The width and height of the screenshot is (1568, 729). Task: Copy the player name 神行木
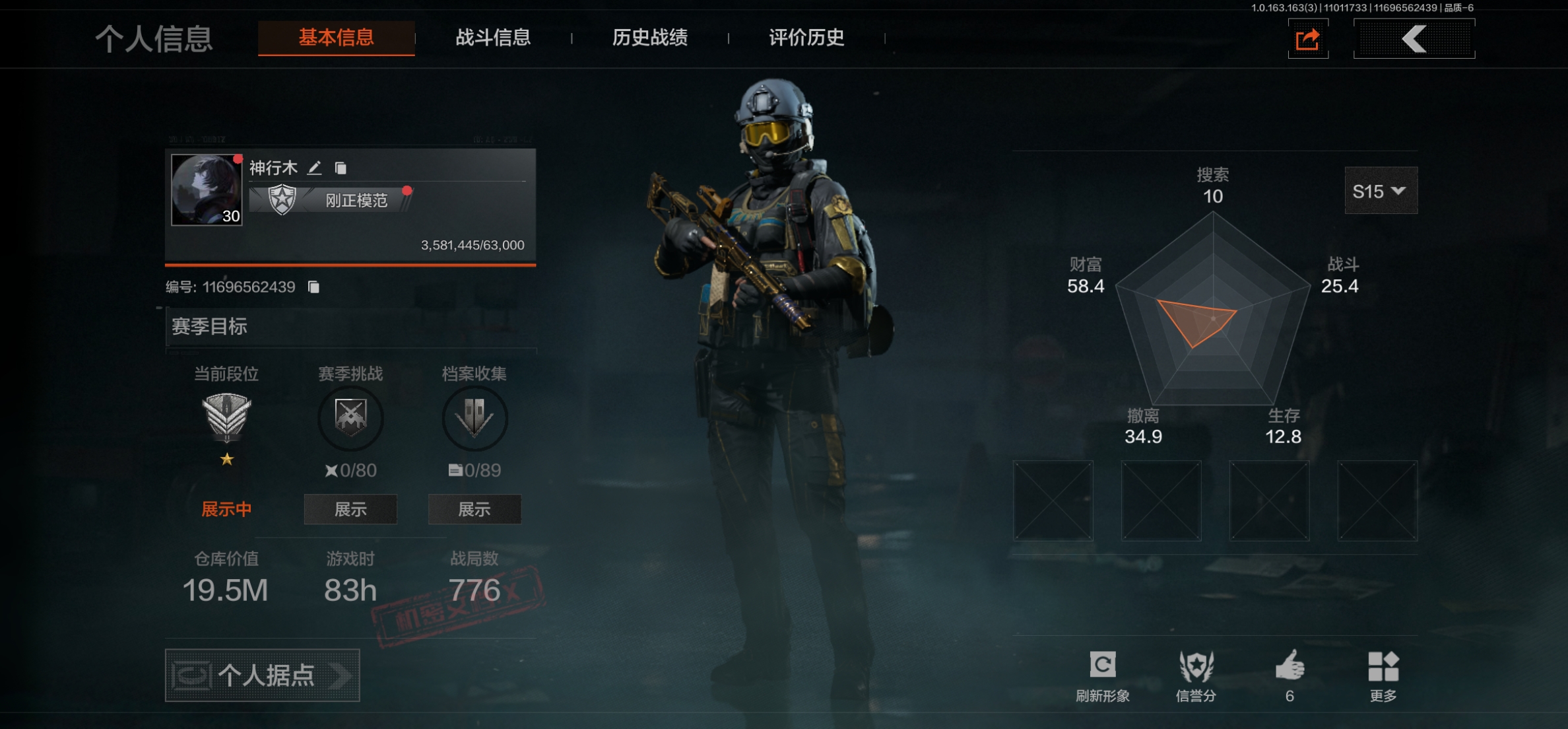coord(341,168)
